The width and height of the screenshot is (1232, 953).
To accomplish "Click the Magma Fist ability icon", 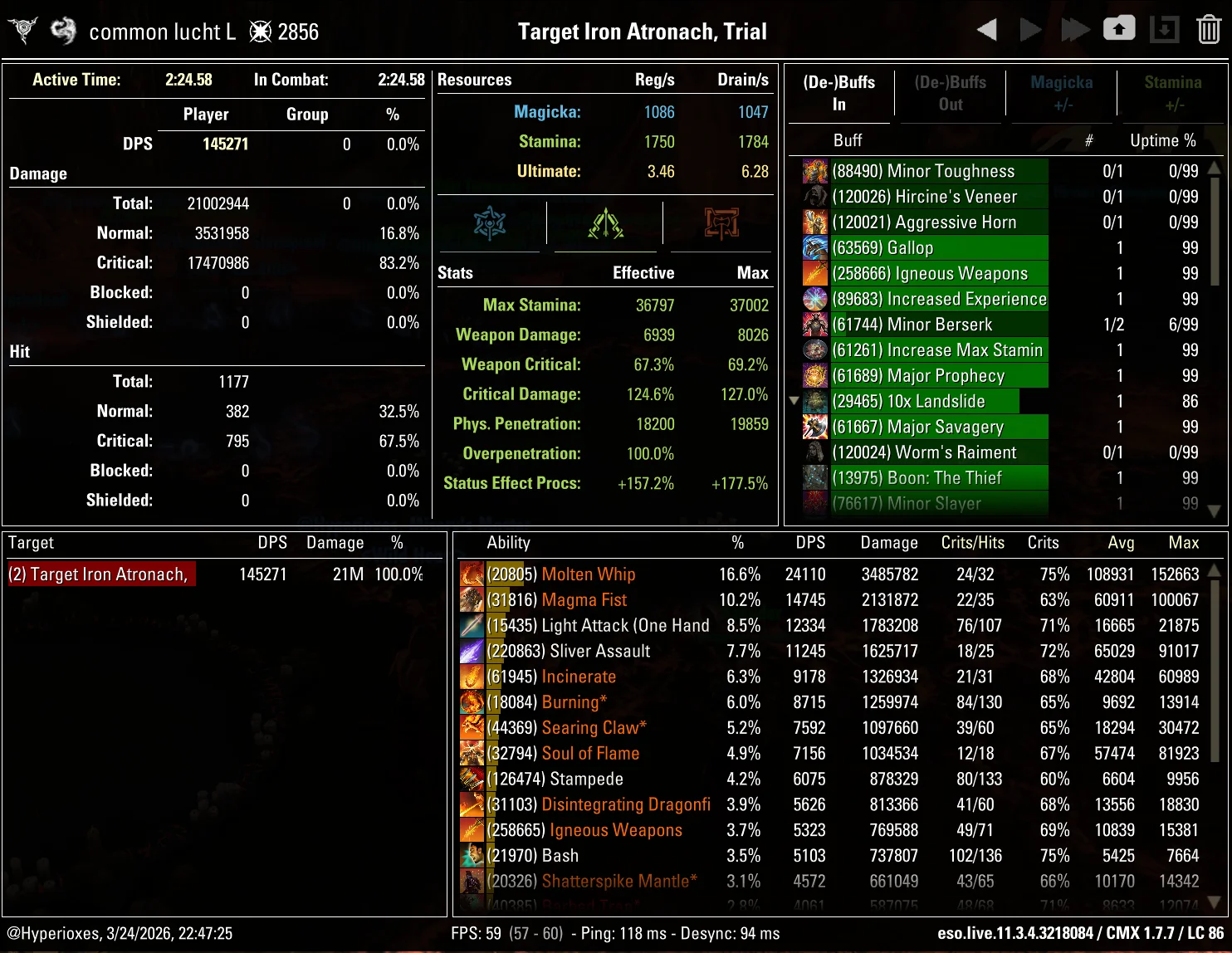I will [x=472, y=599].
